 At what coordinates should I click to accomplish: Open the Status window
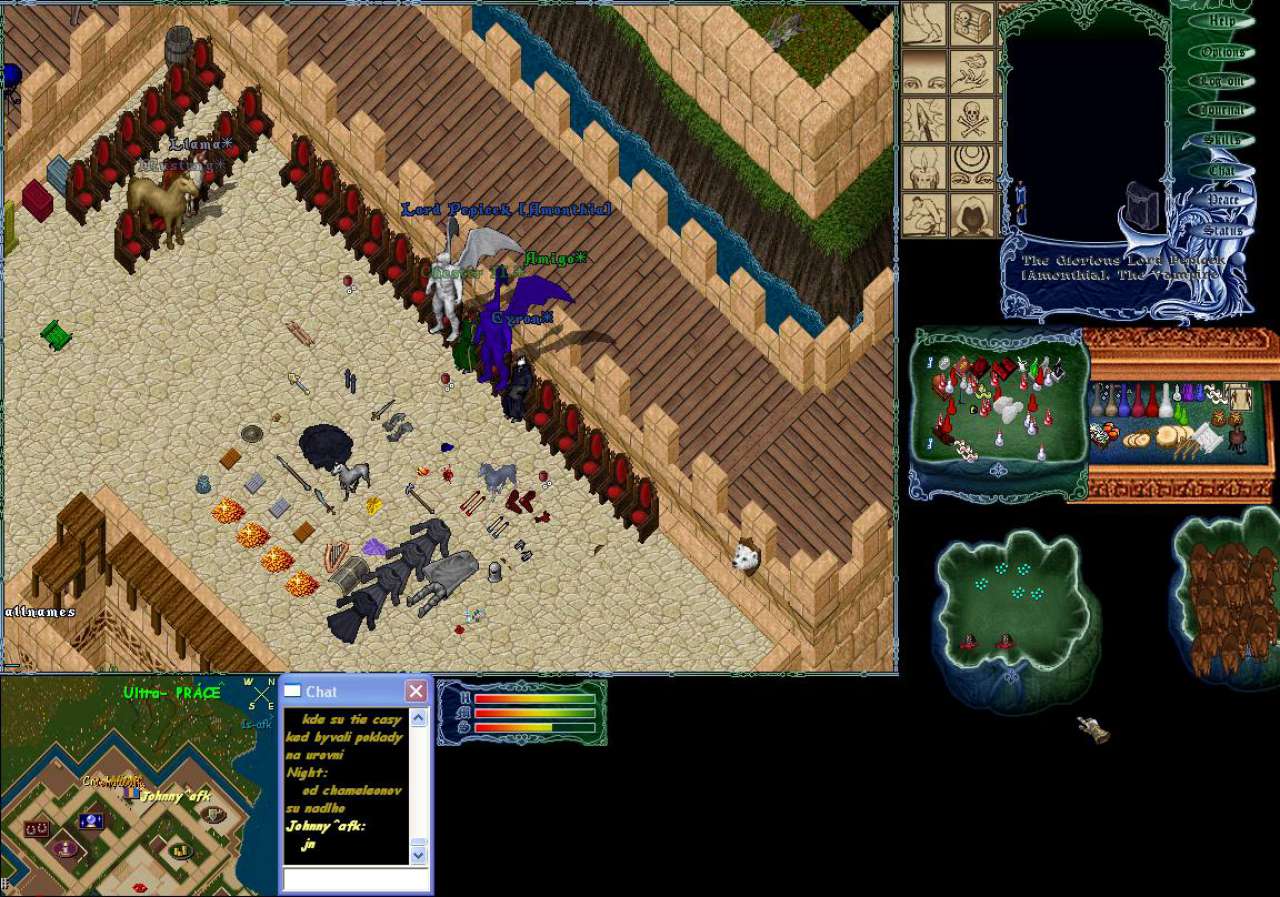coord(1222,230)
